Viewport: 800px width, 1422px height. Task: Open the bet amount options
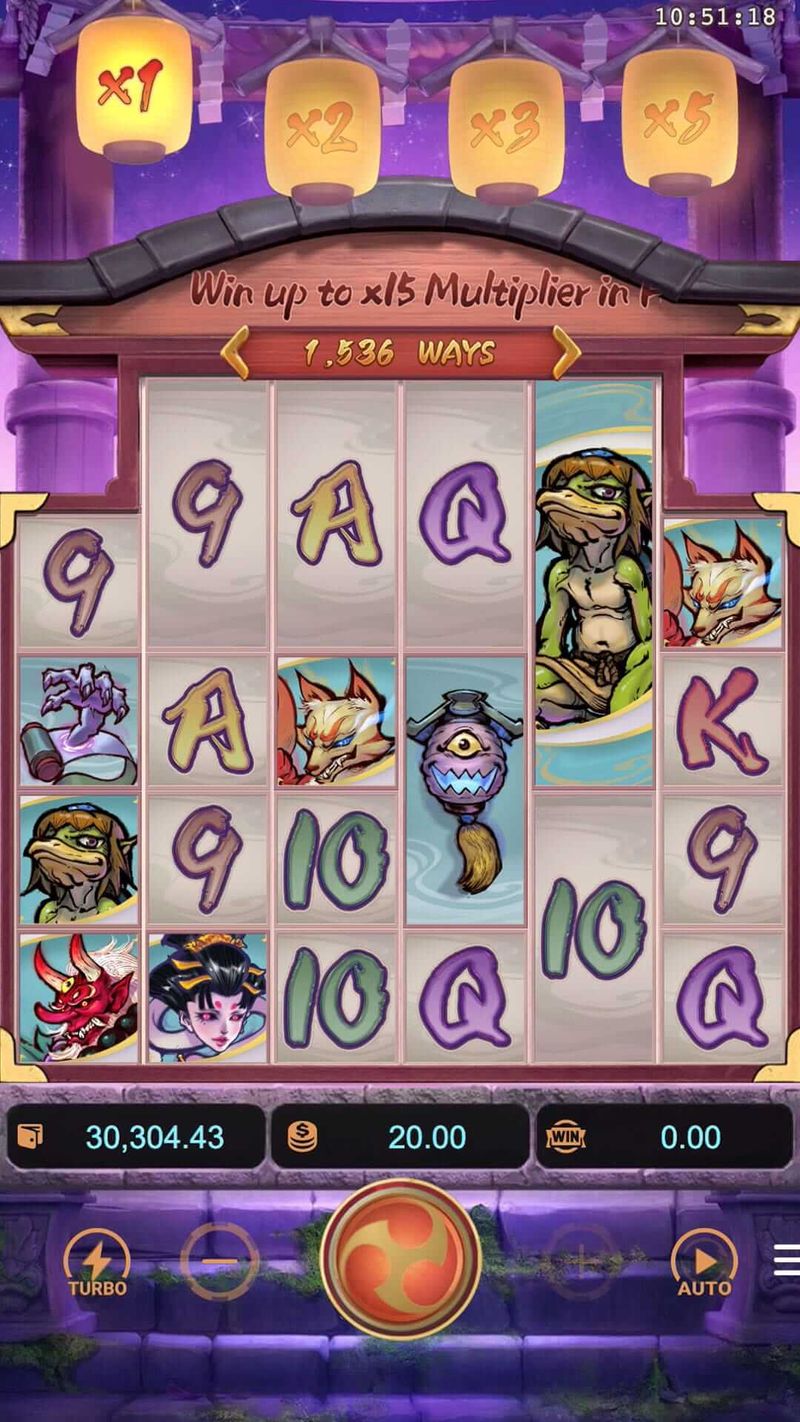(400, 1137)
